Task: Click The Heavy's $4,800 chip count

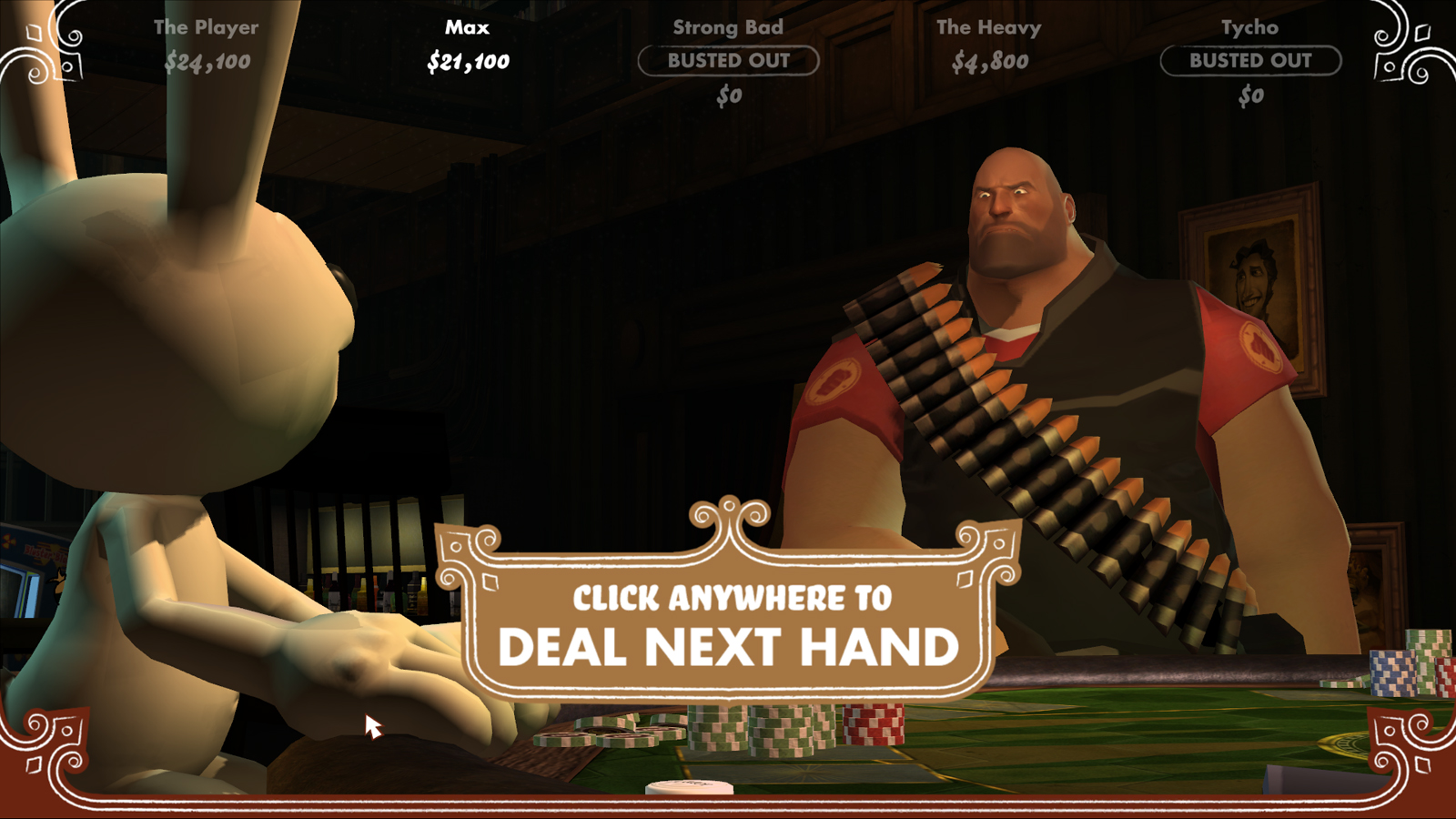Action: (x=988, y=62)
